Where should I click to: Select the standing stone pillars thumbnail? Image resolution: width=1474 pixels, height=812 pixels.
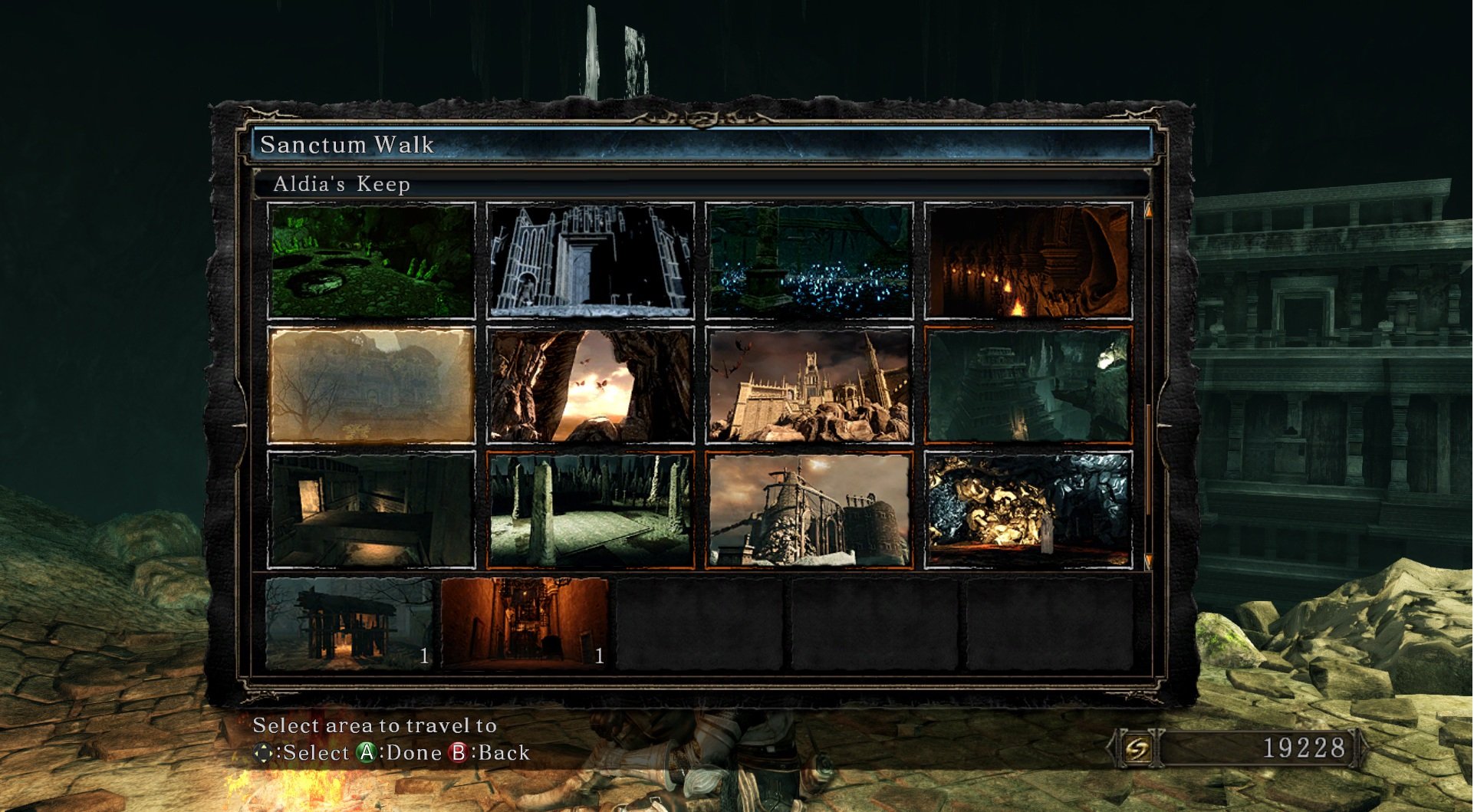590,510
